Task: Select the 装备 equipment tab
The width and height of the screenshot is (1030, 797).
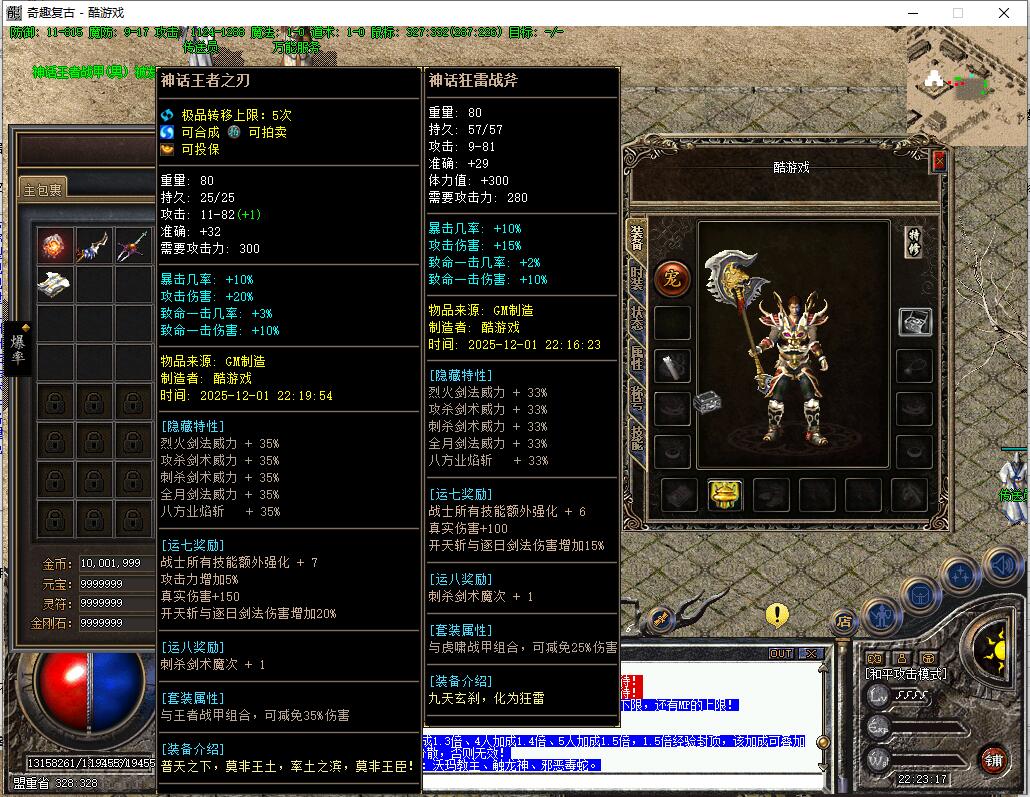Action: point(635,238)
